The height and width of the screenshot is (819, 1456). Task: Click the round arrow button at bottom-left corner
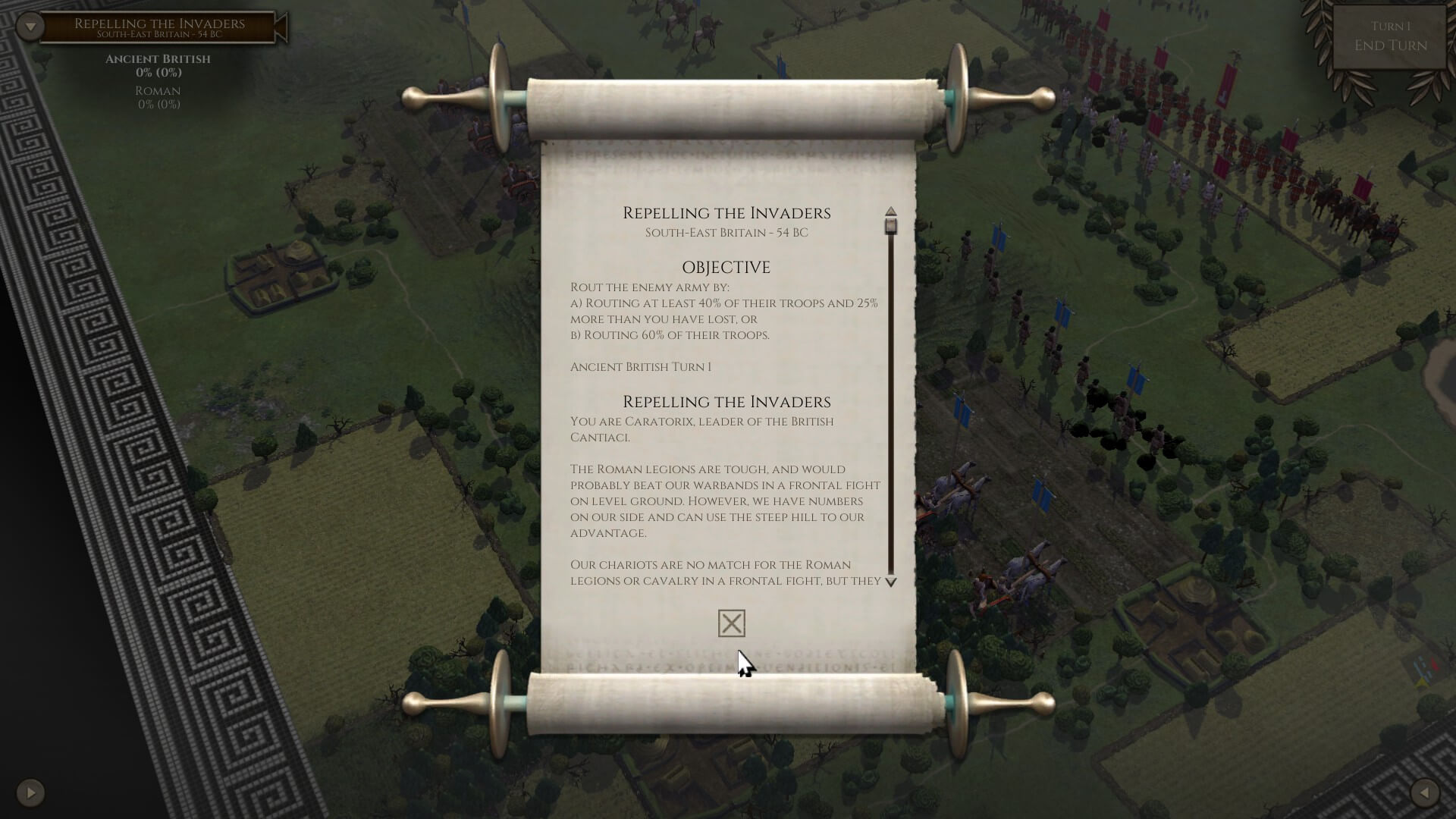[30, 792]
